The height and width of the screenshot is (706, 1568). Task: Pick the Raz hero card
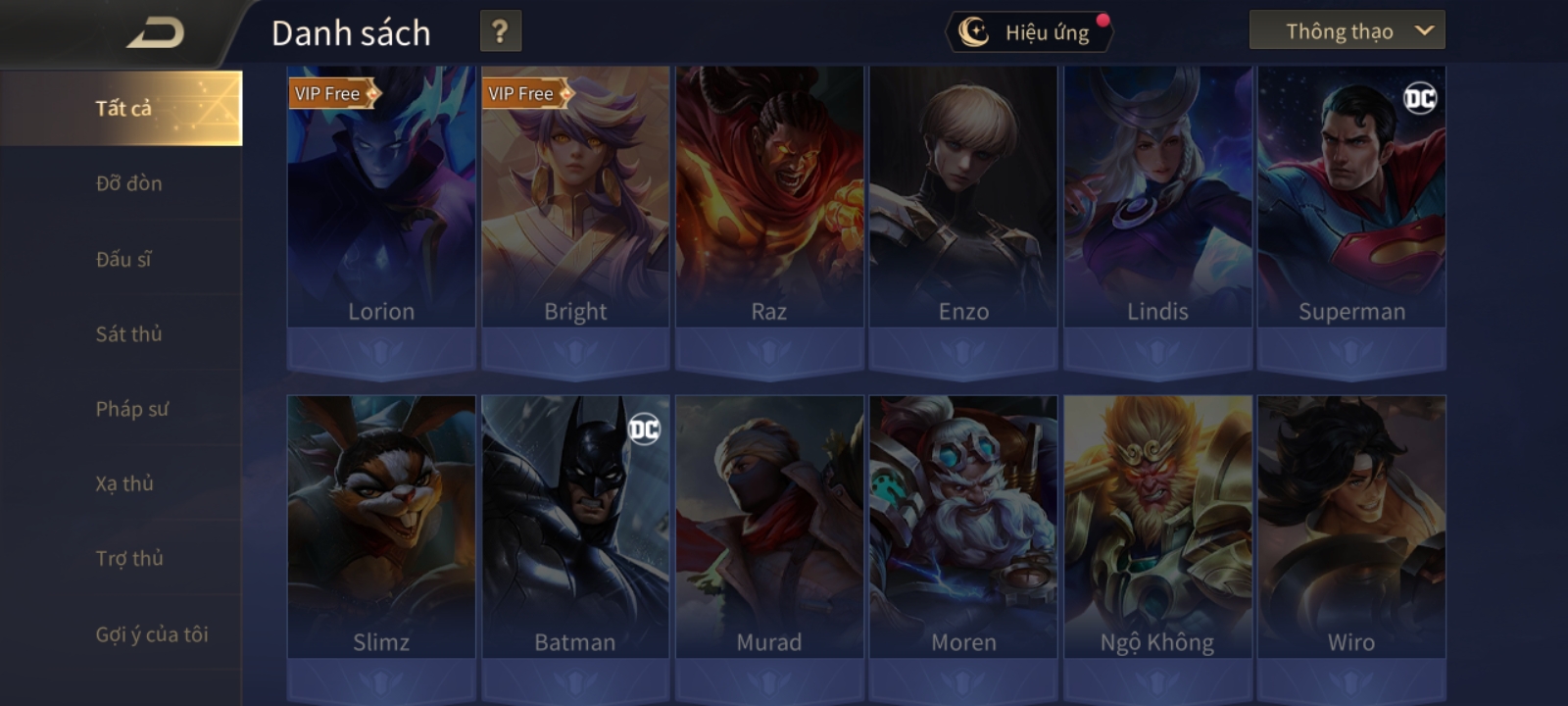(769, 196)
